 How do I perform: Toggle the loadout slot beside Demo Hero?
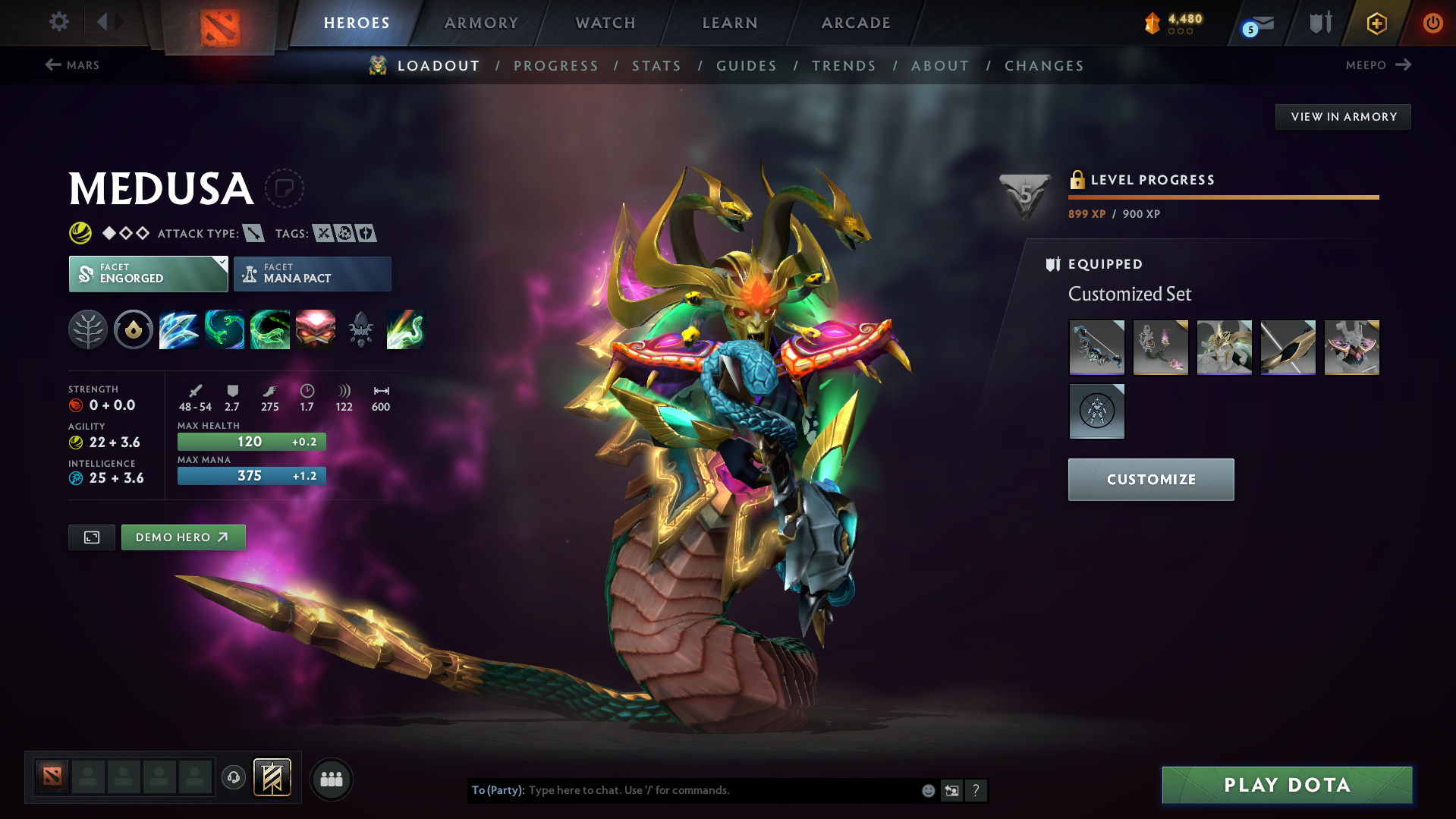[x=91, y=537]
